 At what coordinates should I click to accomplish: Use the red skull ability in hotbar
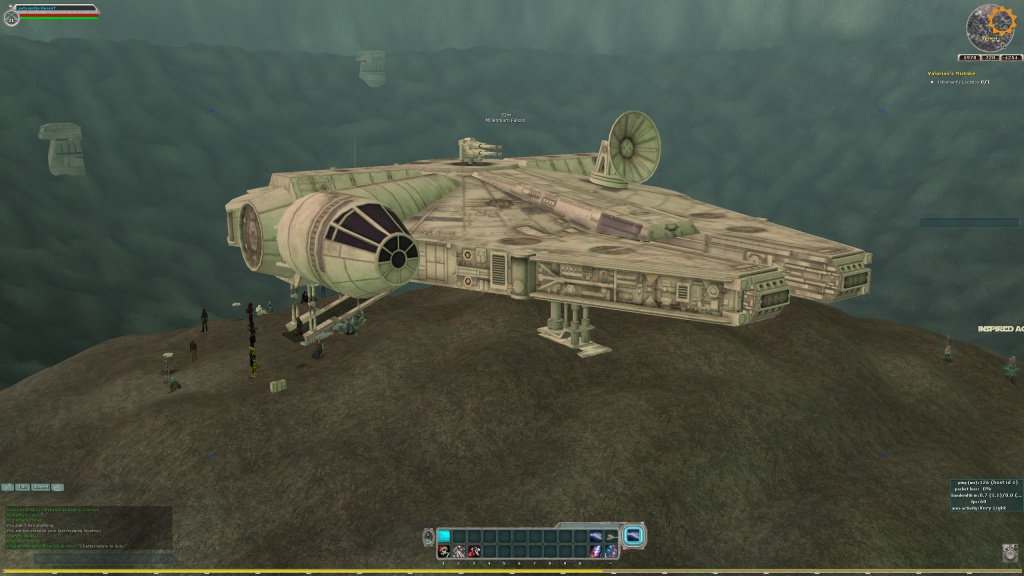[x=444, y=551]
